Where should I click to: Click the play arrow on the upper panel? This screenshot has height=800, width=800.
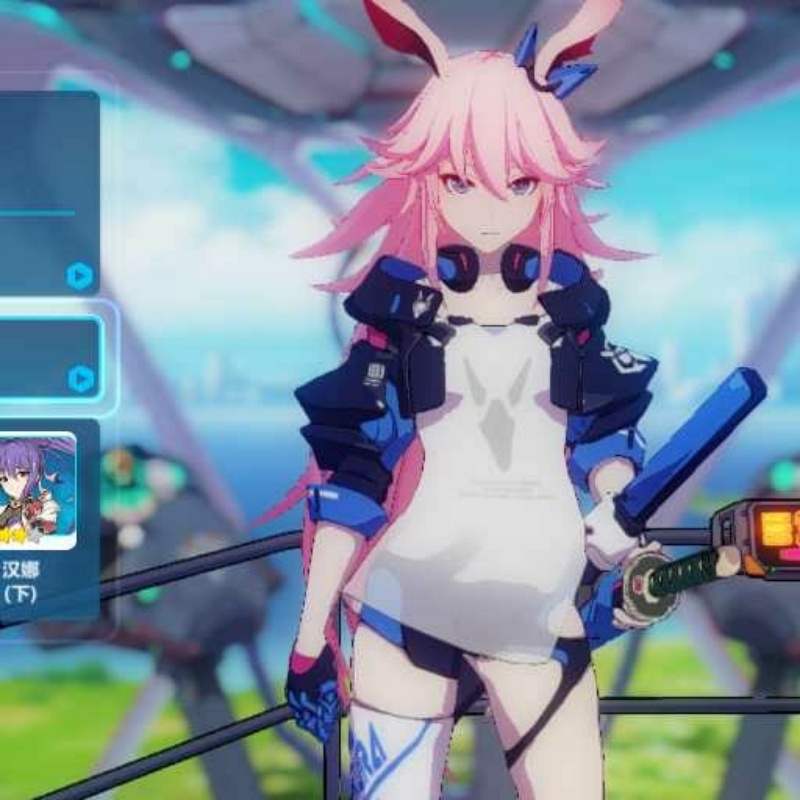tap(80, 276)
